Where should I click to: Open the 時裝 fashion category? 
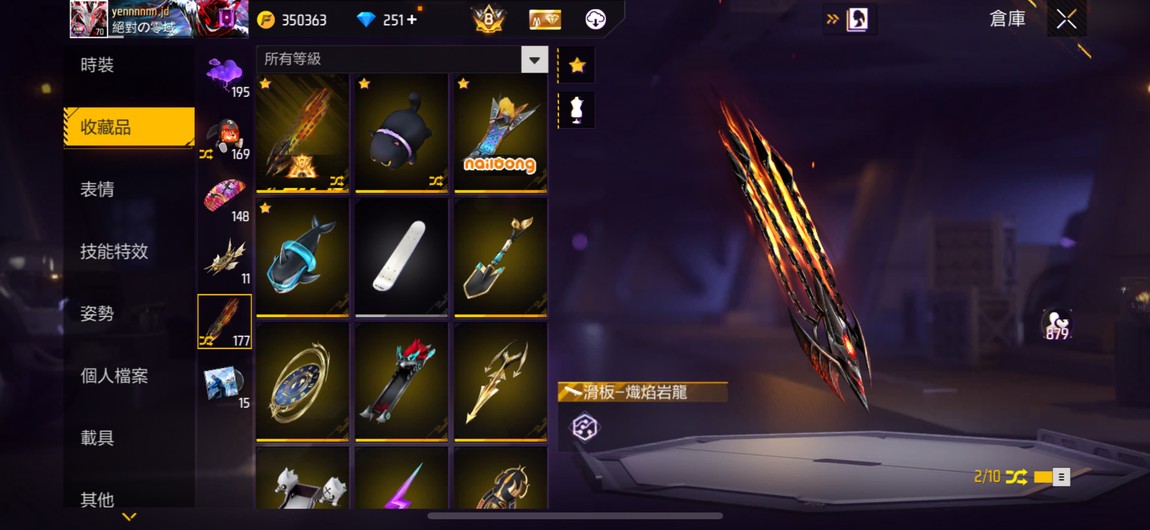coord(98,65)
